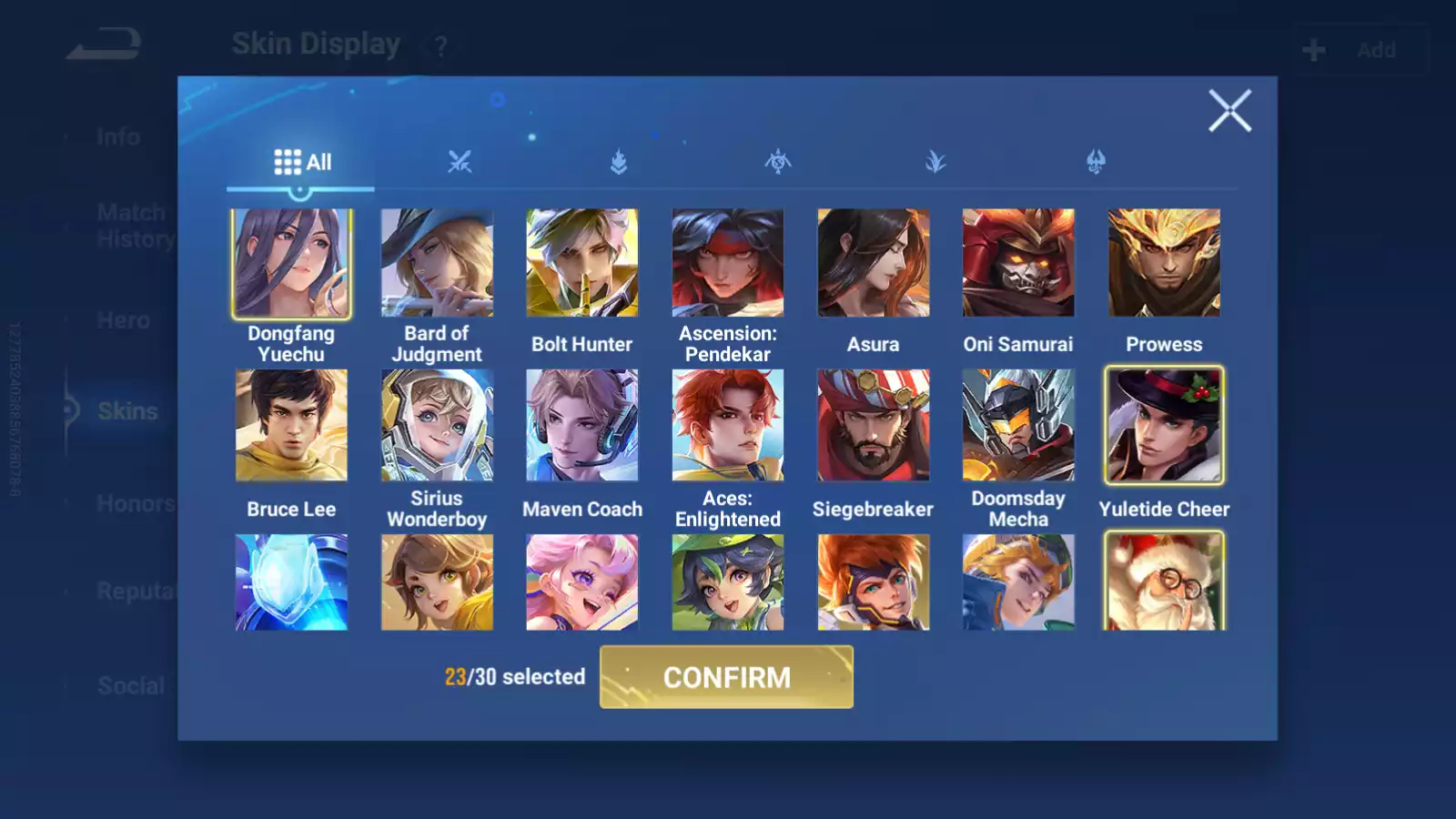Viewport: 1456px width, 819px height.
Task: Click the 23/30 selected counter
Action: coord(514,677)
